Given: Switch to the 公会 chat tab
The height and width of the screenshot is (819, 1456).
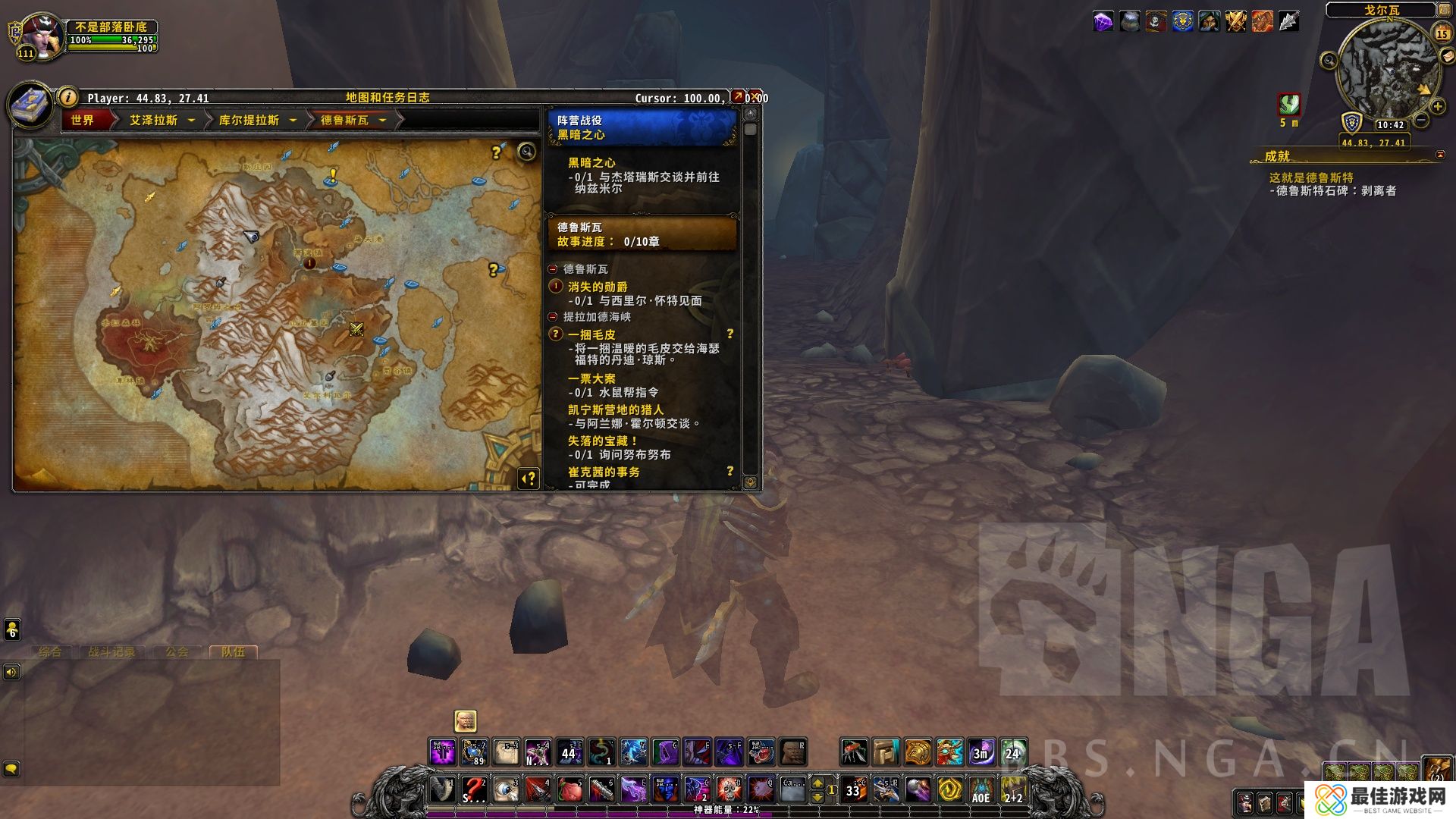Looking at the screenshot, I should (x=177, y=651).
